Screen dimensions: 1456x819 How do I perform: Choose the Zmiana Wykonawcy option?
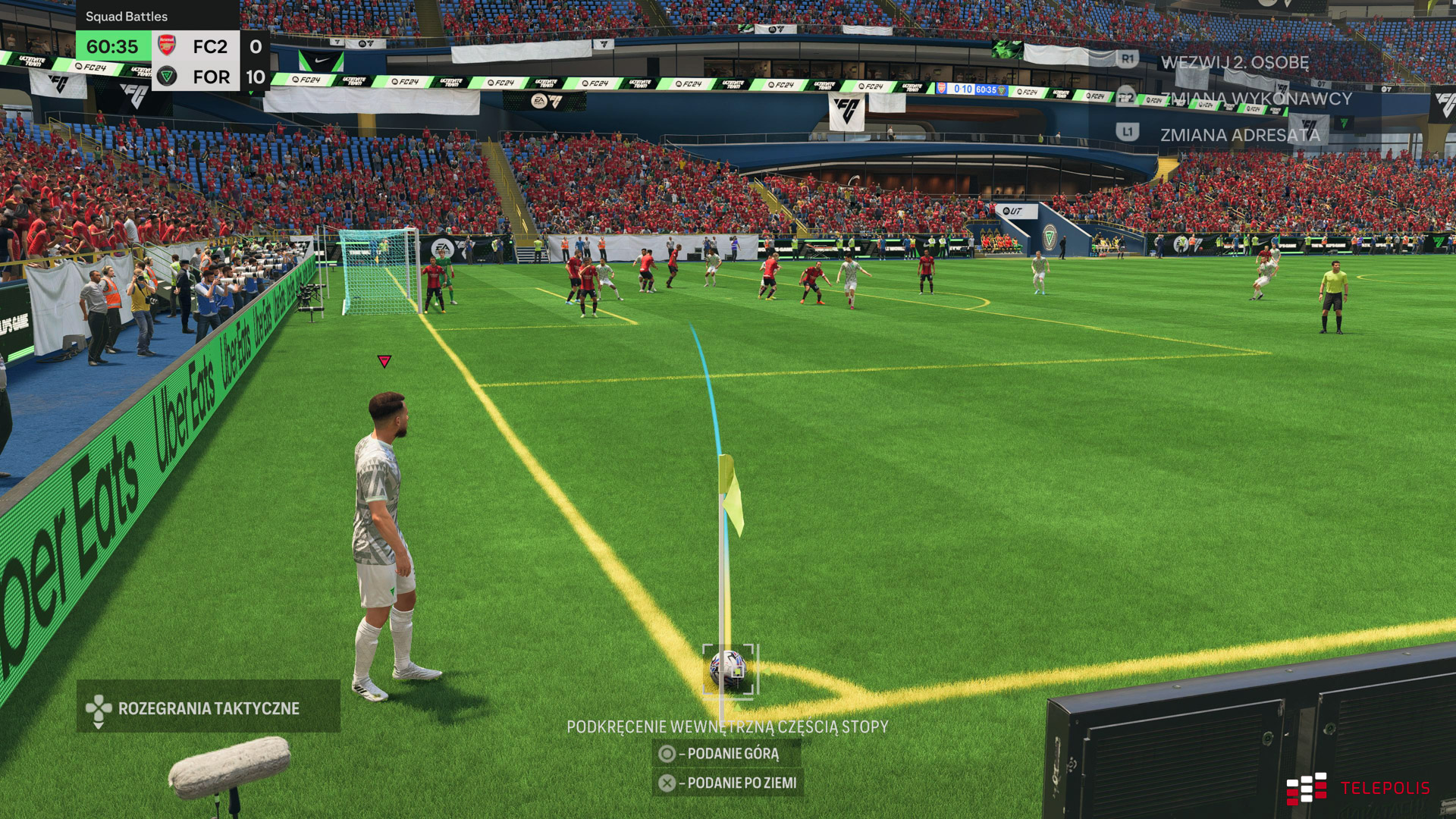click(1255, 99)
